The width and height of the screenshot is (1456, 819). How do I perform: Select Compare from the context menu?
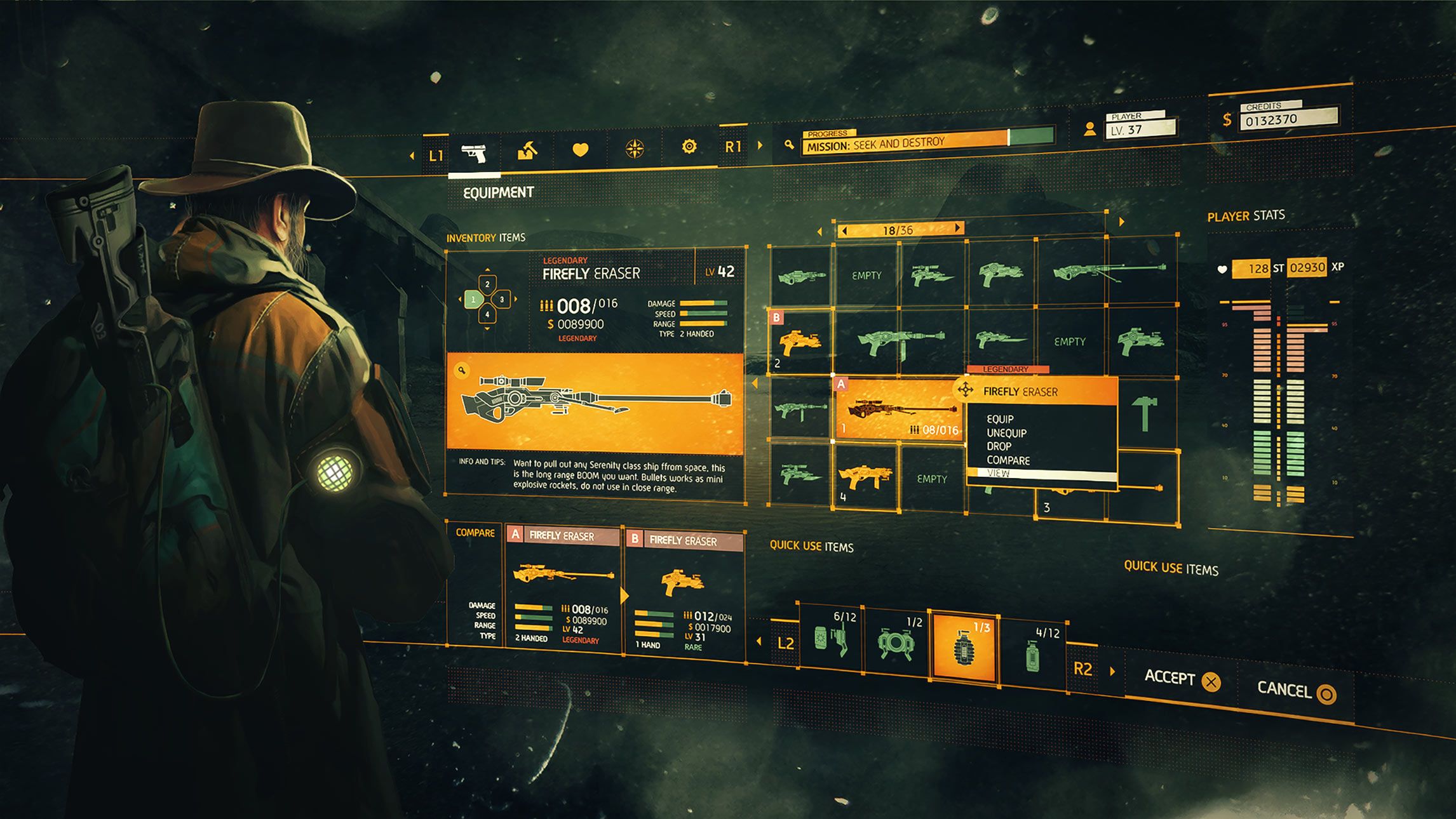point(1008,460)
